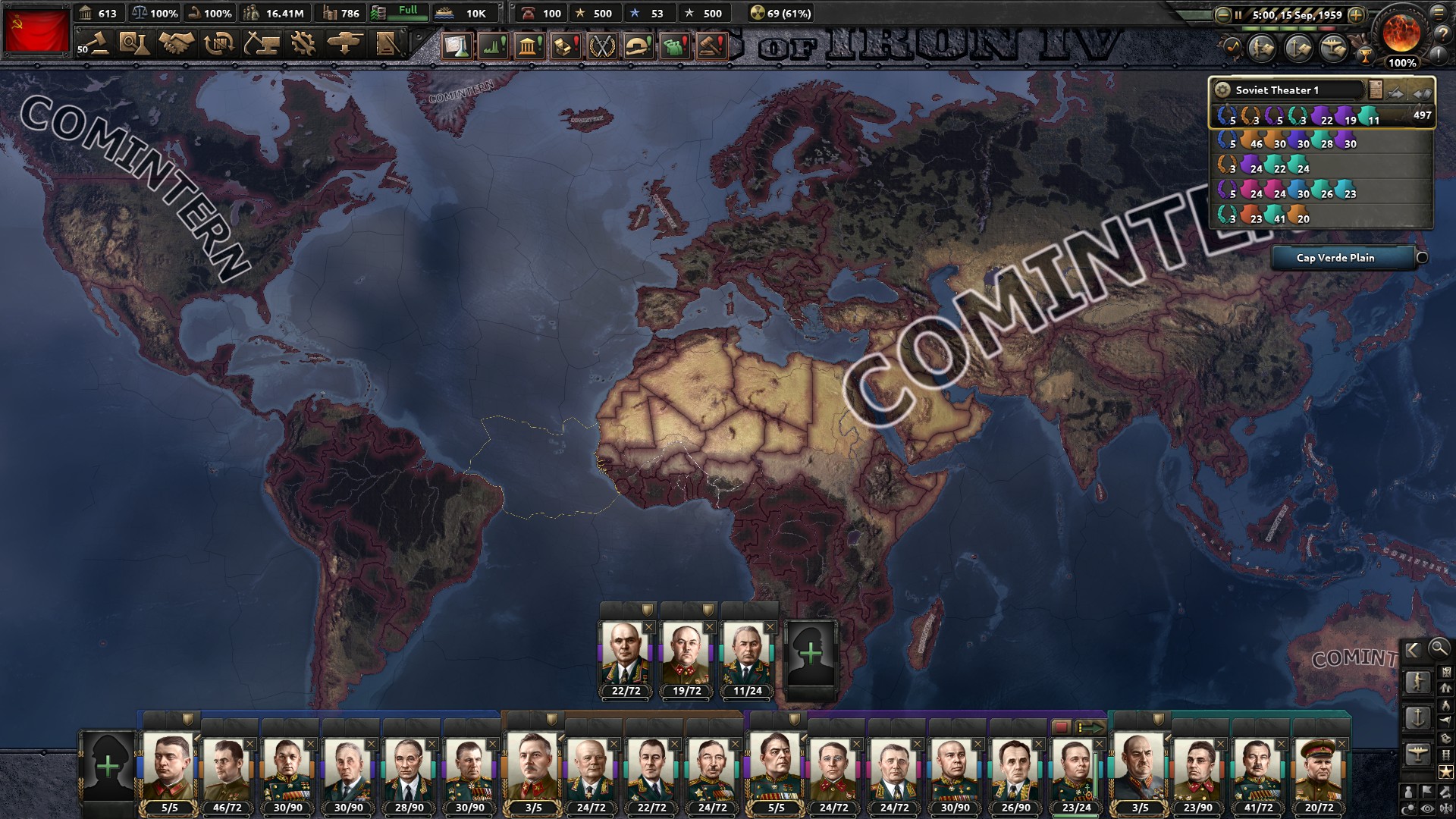Open the Production menu with the gears icon

click(302, 44)
